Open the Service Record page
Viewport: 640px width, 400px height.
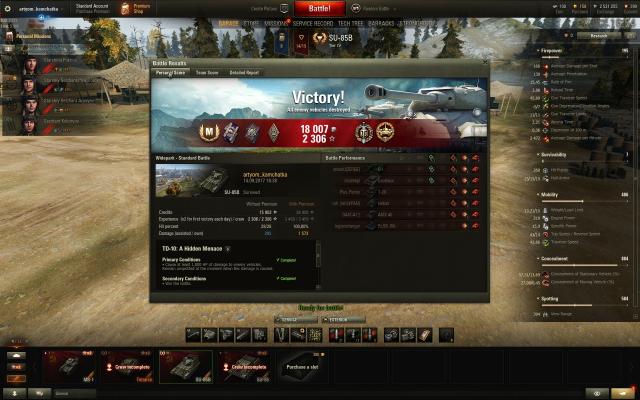(312, 22)
